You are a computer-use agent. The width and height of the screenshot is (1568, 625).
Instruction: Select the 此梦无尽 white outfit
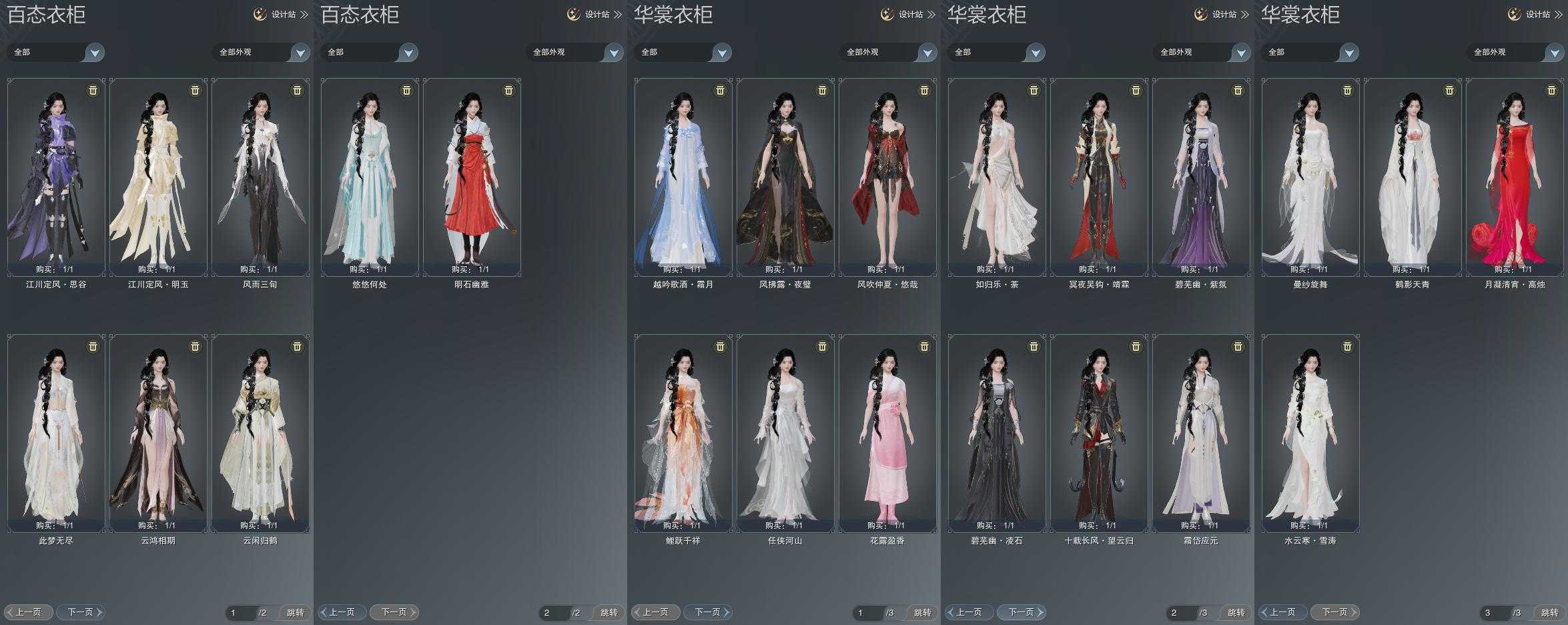tap(56, 433)
